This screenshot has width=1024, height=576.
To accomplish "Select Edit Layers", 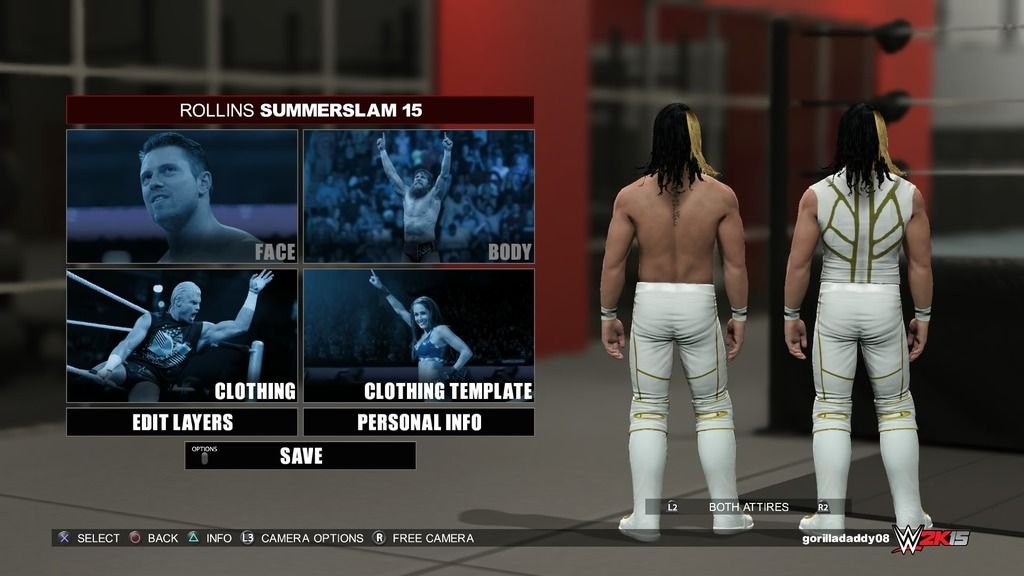I will [x=182, y=422].
